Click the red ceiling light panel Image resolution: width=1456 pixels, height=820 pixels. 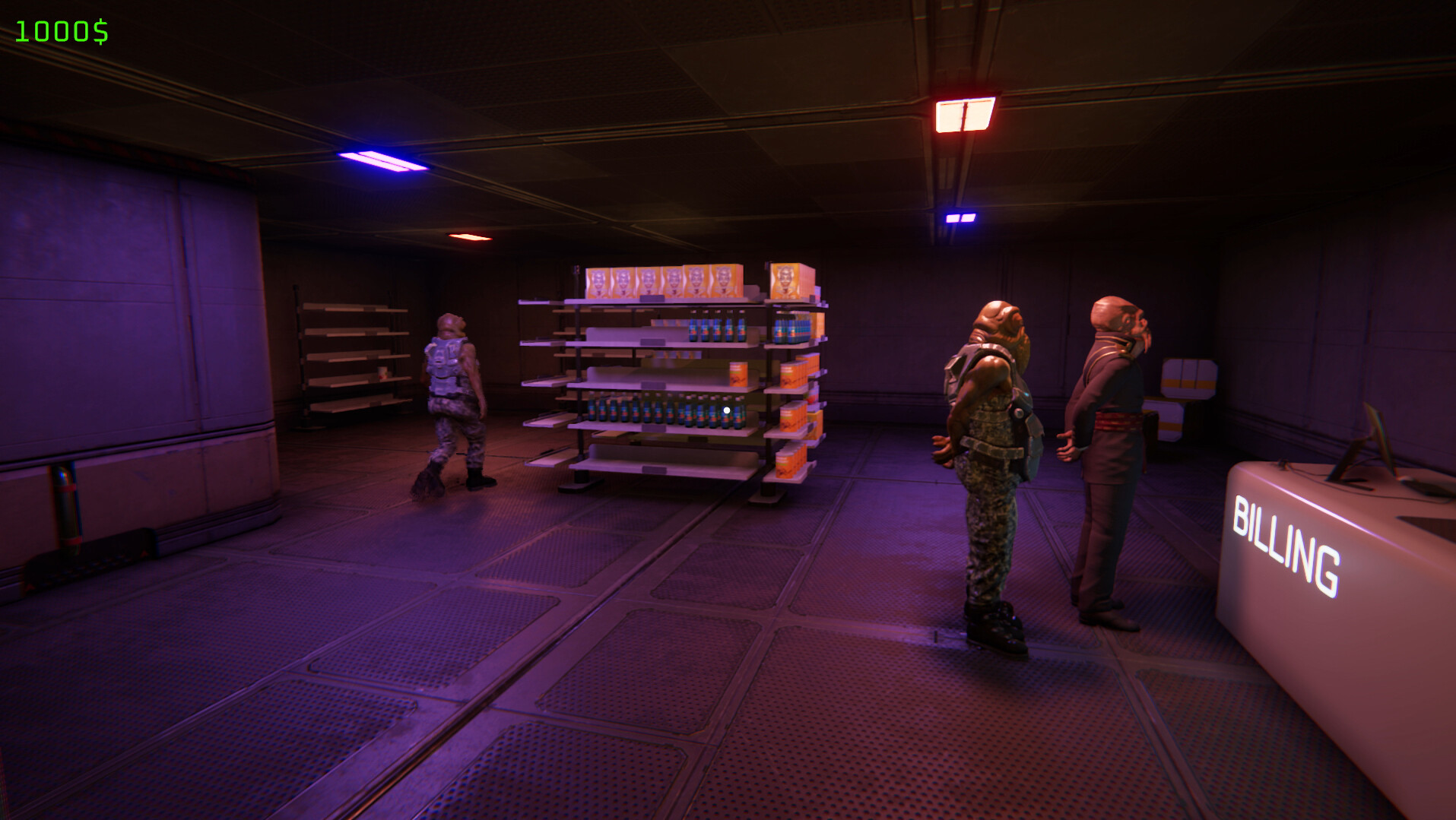[x=966, y=114]
